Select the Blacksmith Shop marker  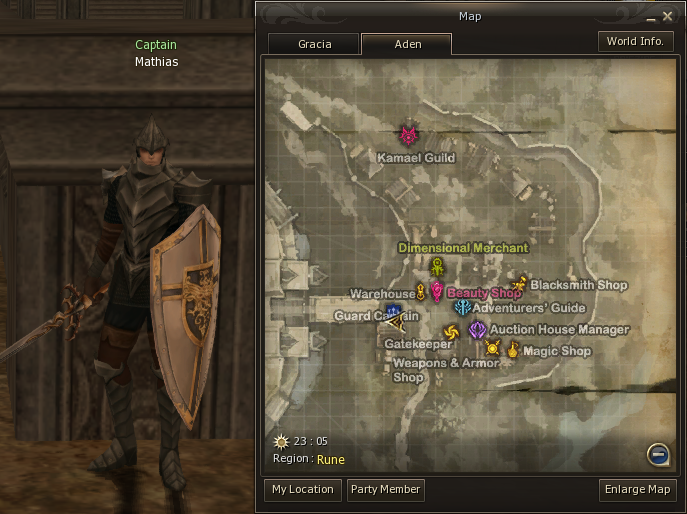tap(519, 284)
